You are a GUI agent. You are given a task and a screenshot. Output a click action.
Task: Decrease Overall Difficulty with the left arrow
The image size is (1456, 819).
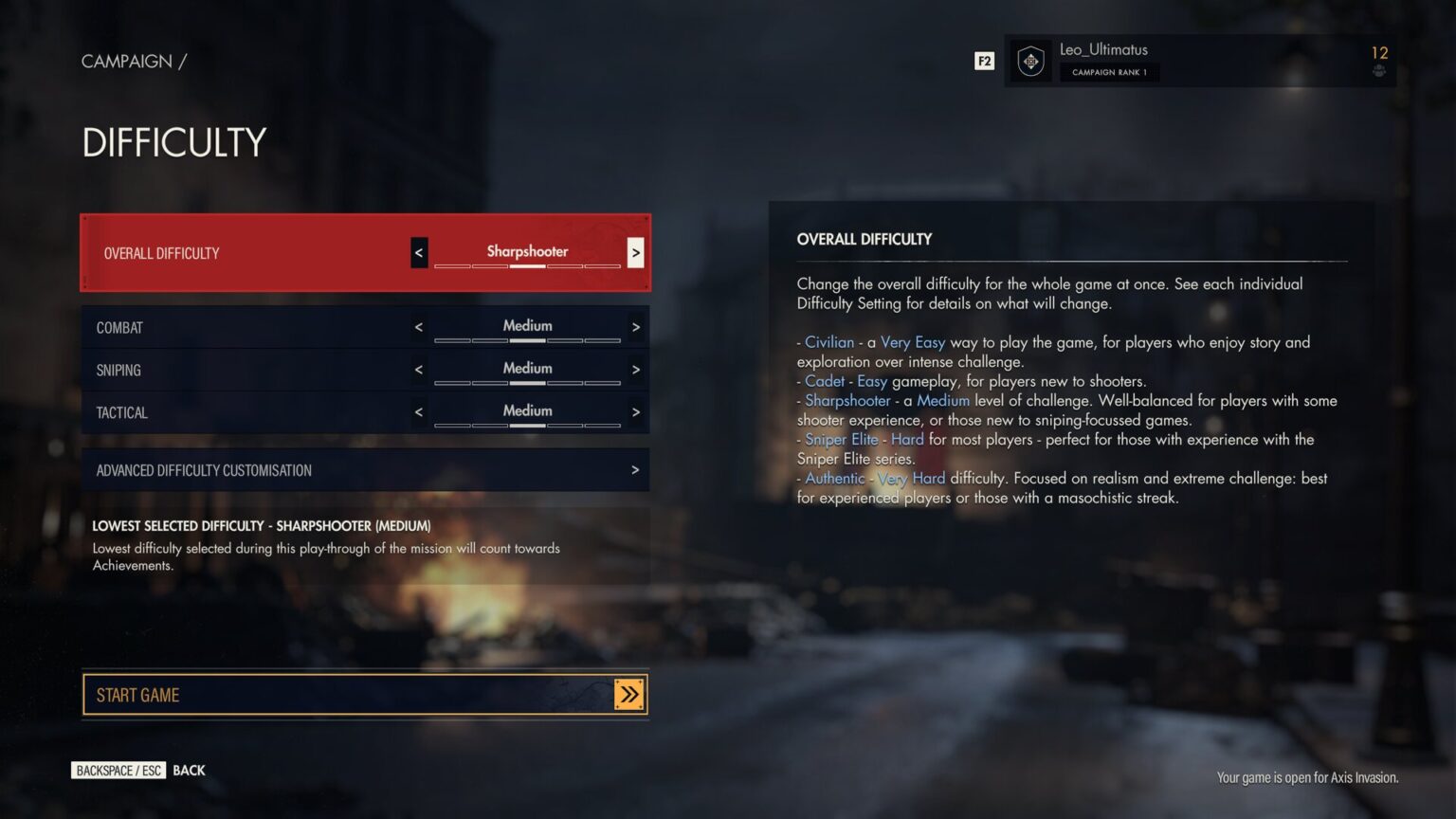tap(418, 252)
